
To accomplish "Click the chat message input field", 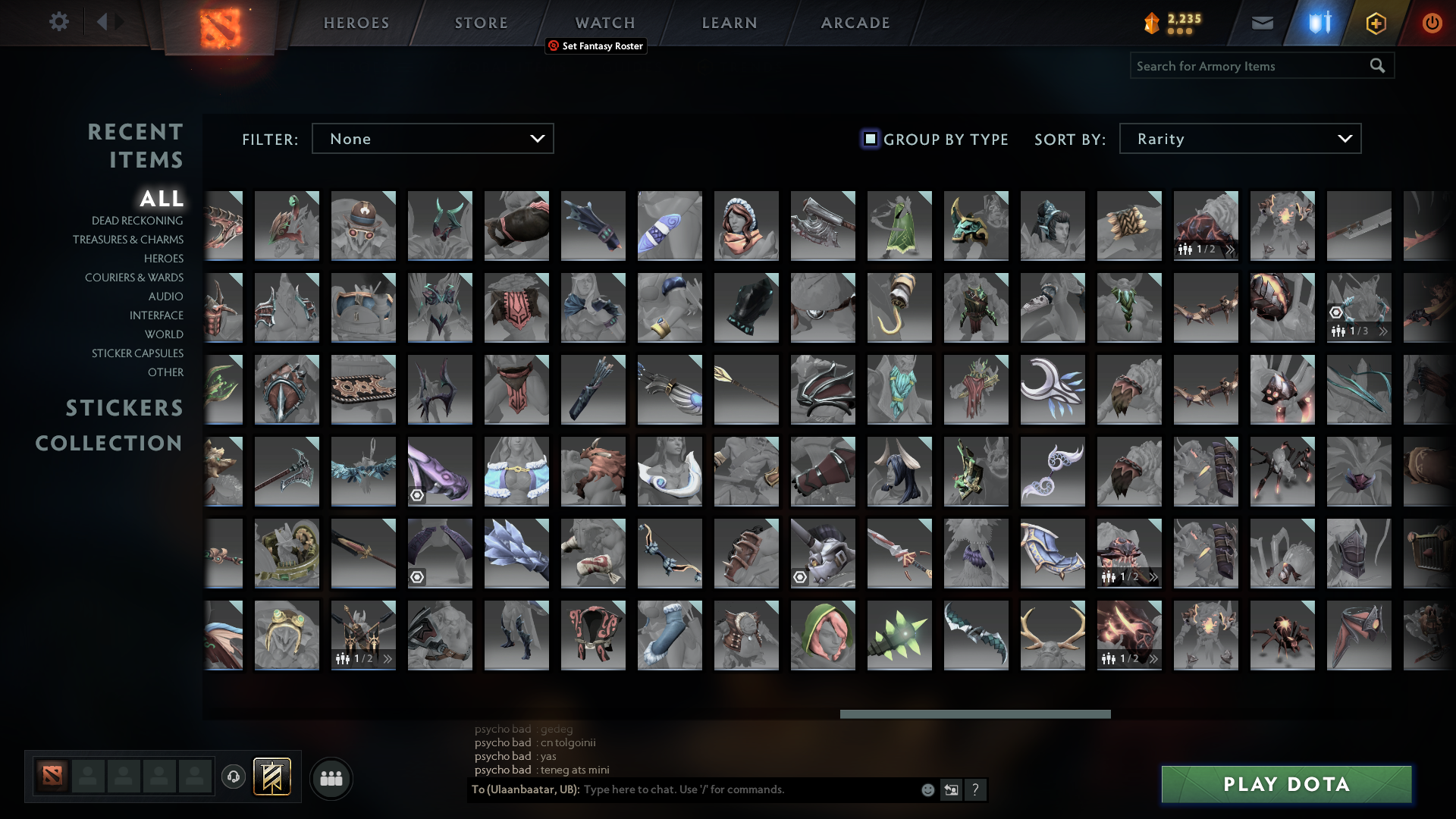I will pos(743,789).
